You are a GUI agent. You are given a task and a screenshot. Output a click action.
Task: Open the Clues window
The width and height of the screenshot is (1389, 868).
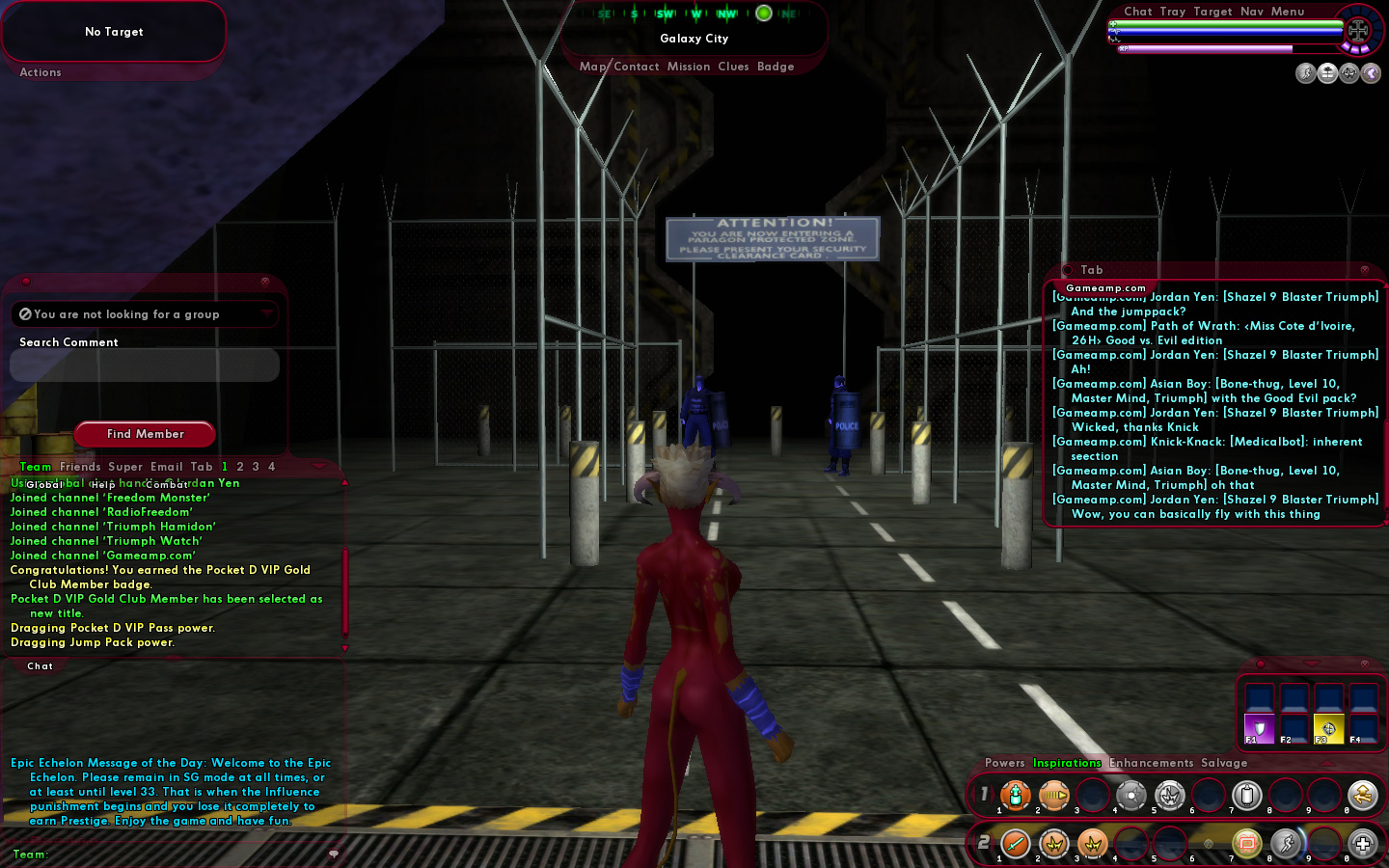(733, 67)
